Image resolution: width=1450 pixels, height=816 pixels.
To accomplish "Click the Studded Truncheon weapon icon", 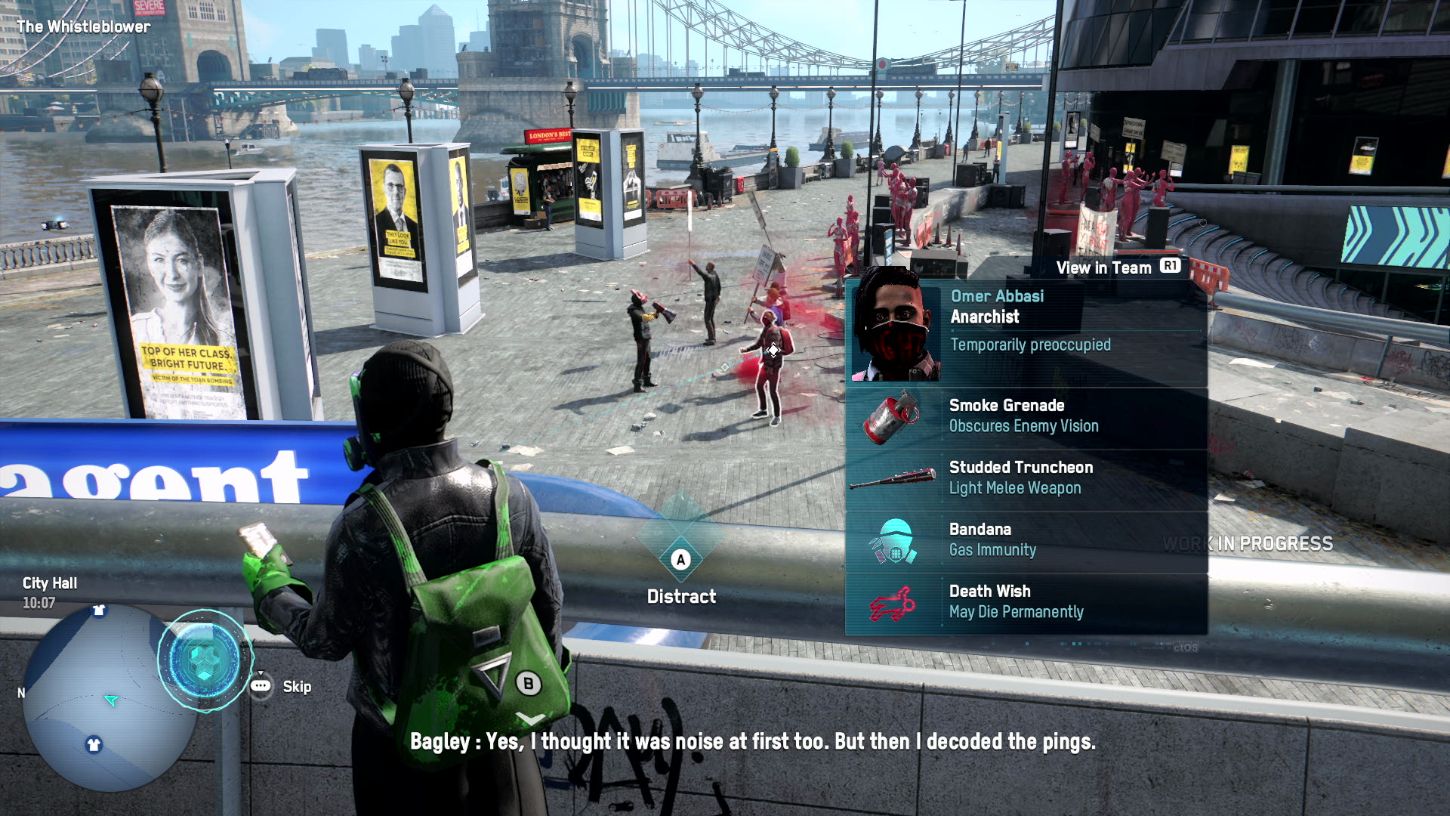I will point(893,478).
